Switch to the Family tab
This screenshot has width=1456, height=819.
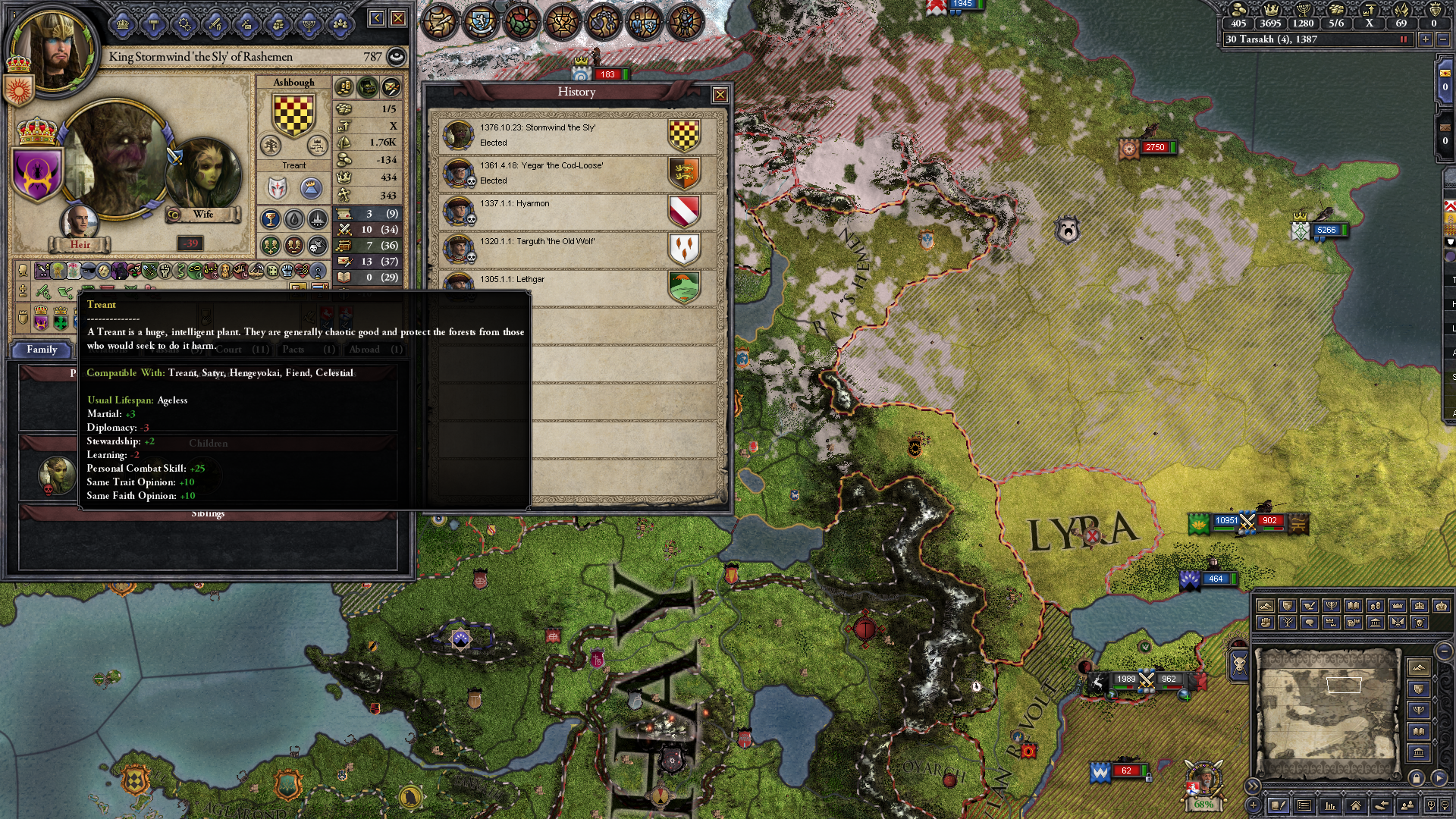click(42, 350)
